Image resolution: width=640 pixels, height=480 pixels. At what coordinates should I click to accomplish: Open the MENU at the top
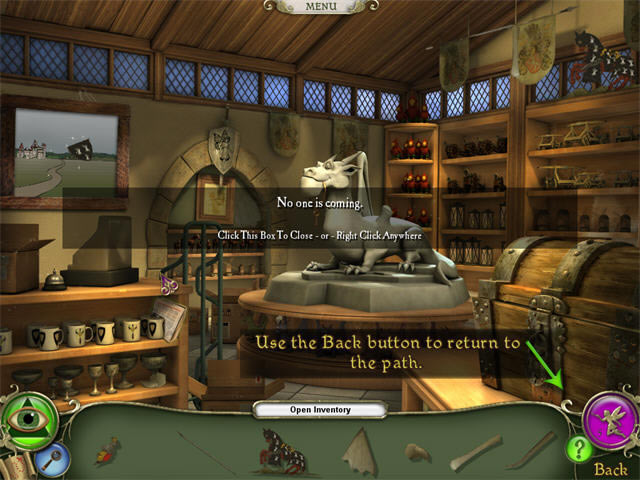321,6
